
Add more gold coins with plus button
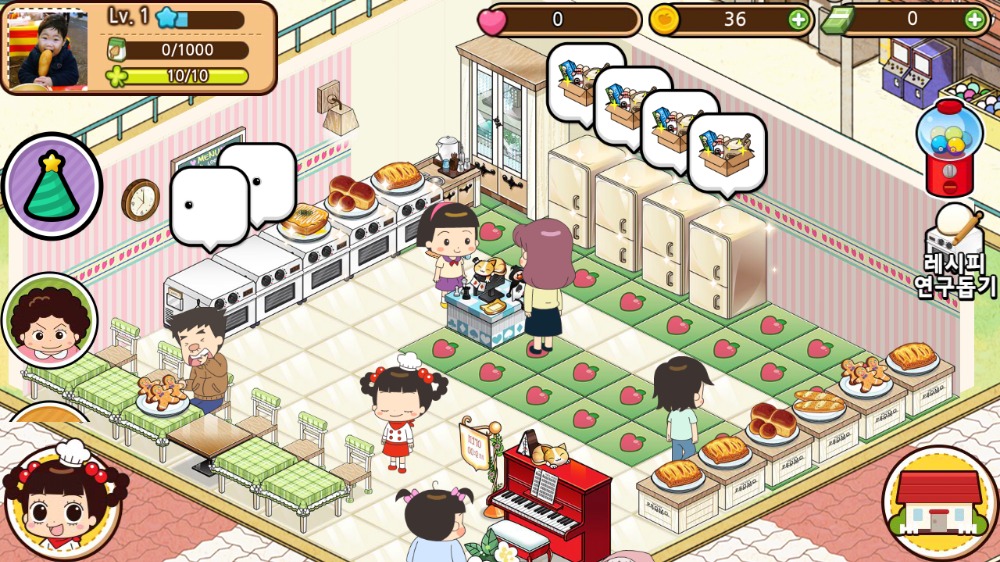[x=797, y=19]
